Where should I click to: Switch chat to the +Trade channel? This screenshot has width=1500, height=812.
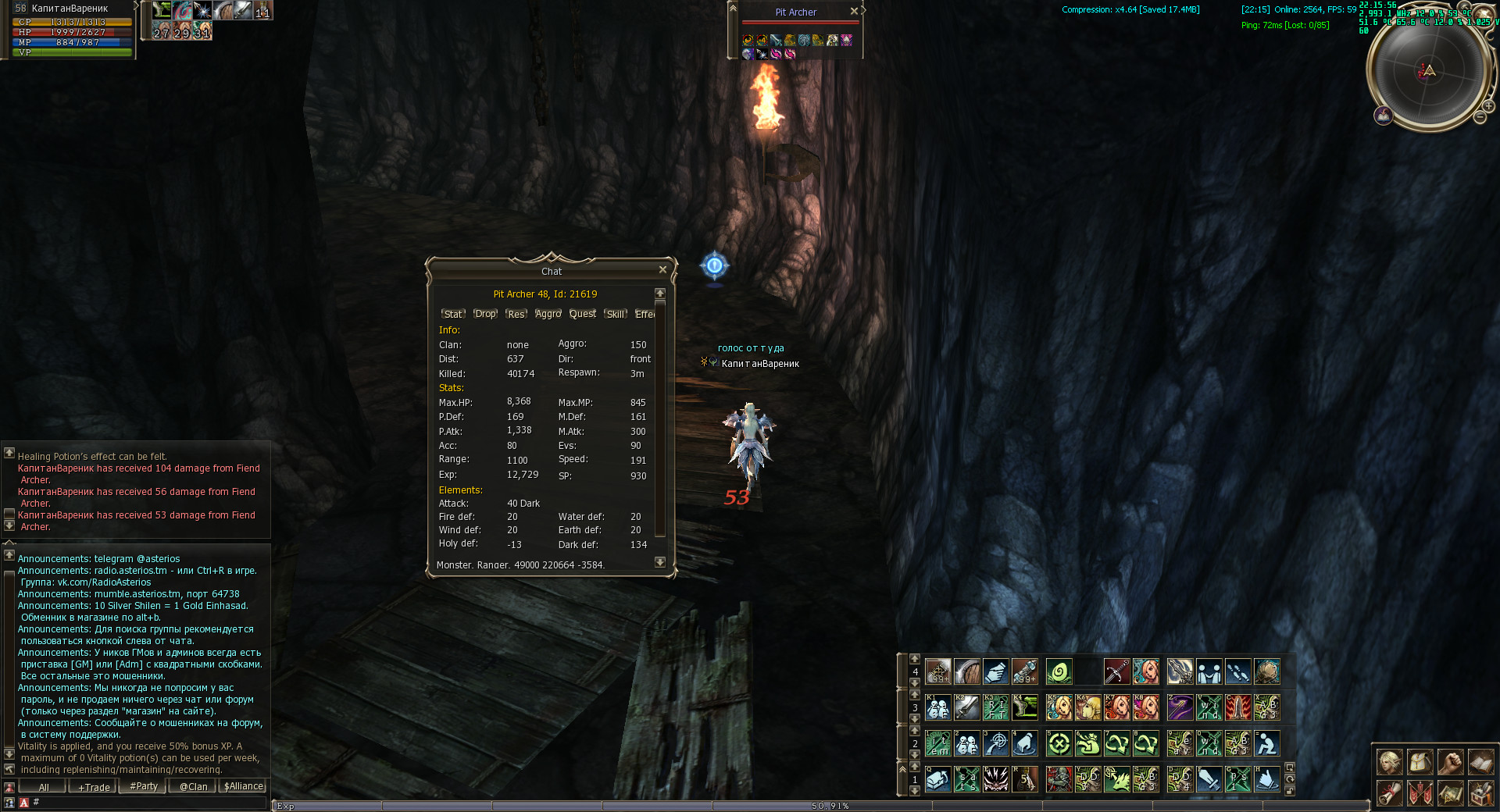[x=94, y=787]
